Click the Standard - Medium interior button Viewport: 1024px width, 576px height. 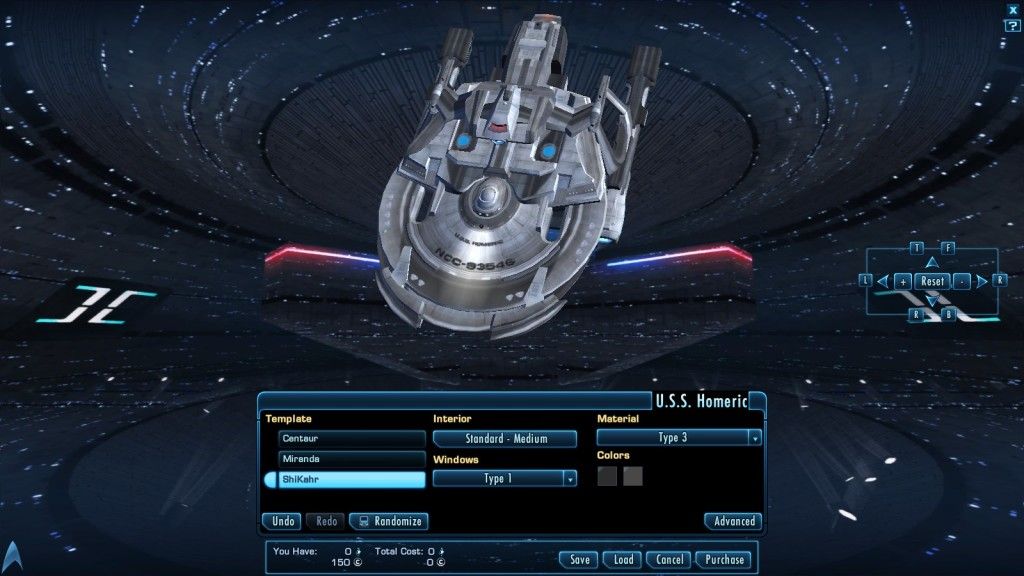505,439
